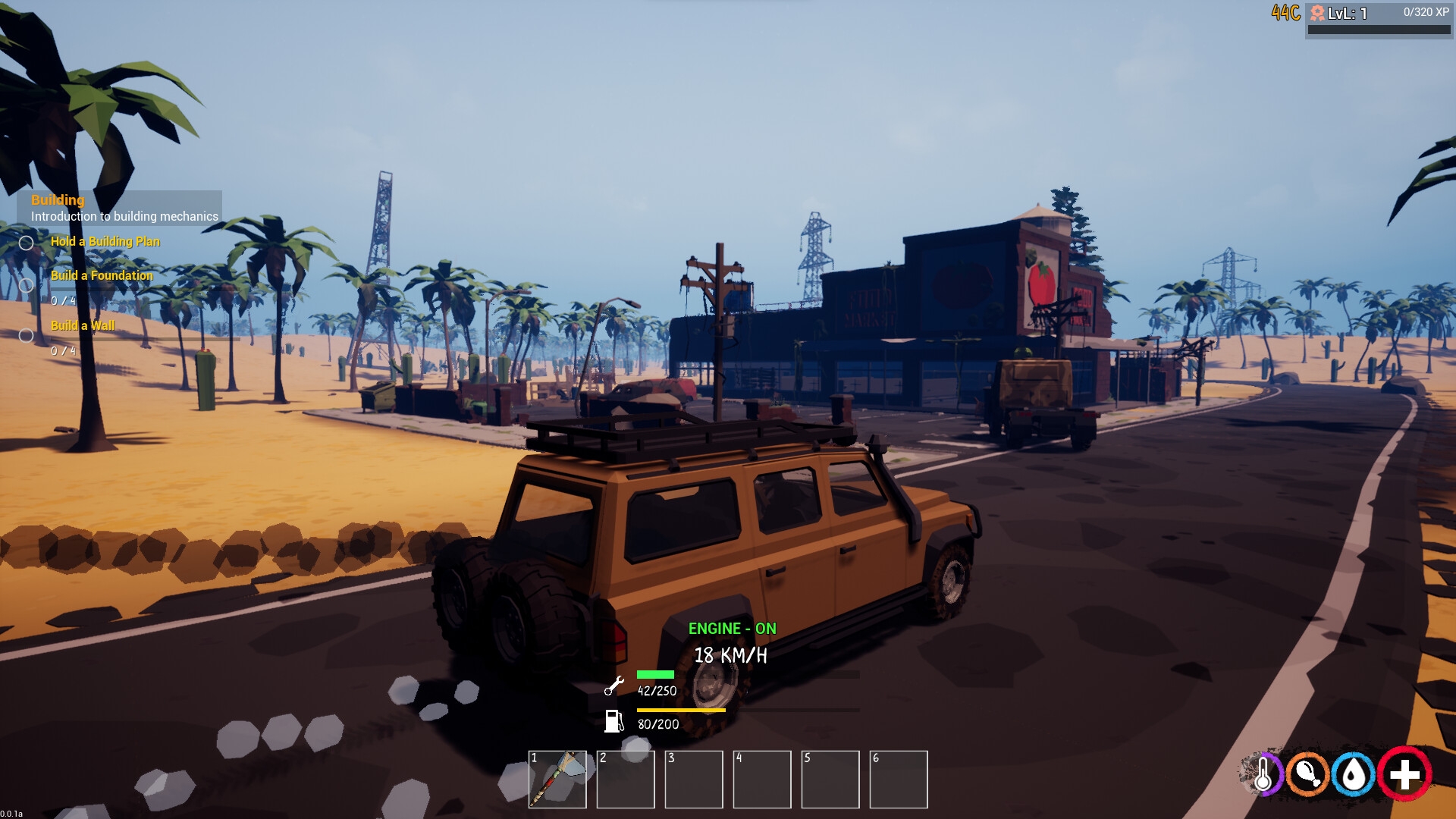Select empty hotbar slot 4
Viewport: 1456px width, 819px height.
[762, 780]
